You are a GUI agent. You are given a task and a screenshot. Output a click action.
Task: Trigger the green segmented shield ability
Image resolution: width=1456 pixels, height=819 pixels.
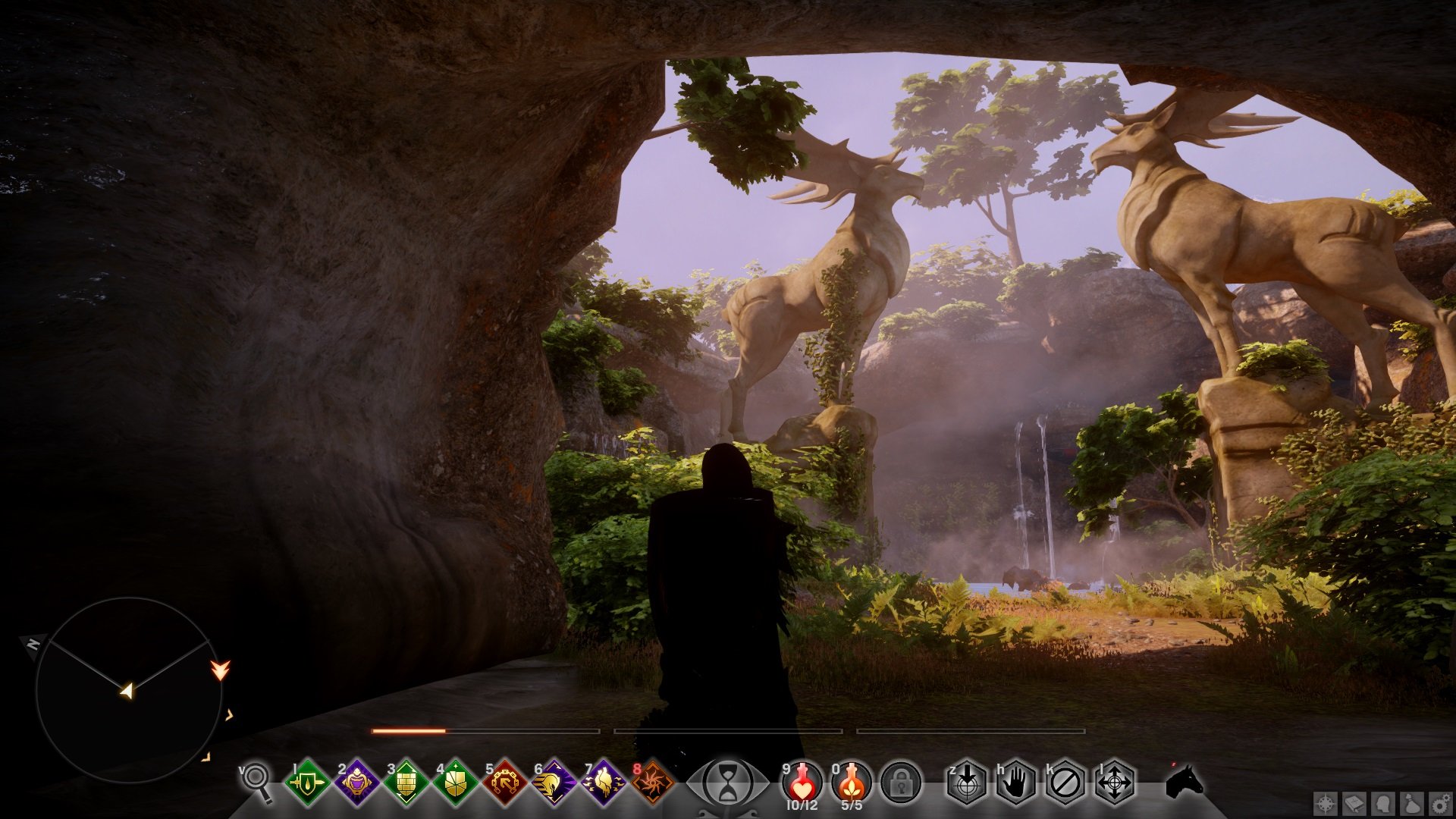[x=456, y=782]
